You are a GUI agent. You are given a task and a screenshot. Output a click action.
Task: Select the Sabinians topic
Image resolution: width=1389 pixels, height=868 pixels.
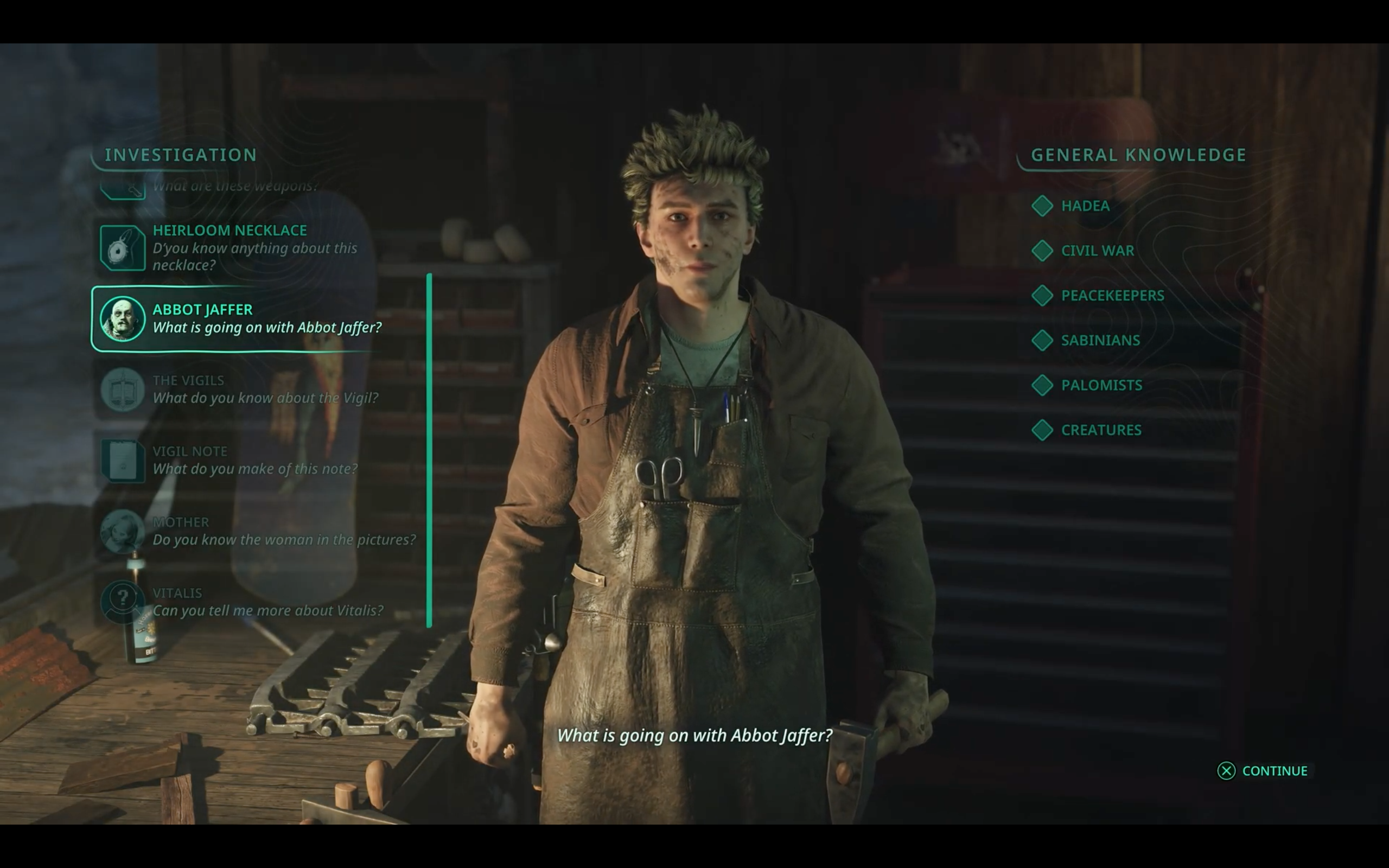[x=1100, y=341]
